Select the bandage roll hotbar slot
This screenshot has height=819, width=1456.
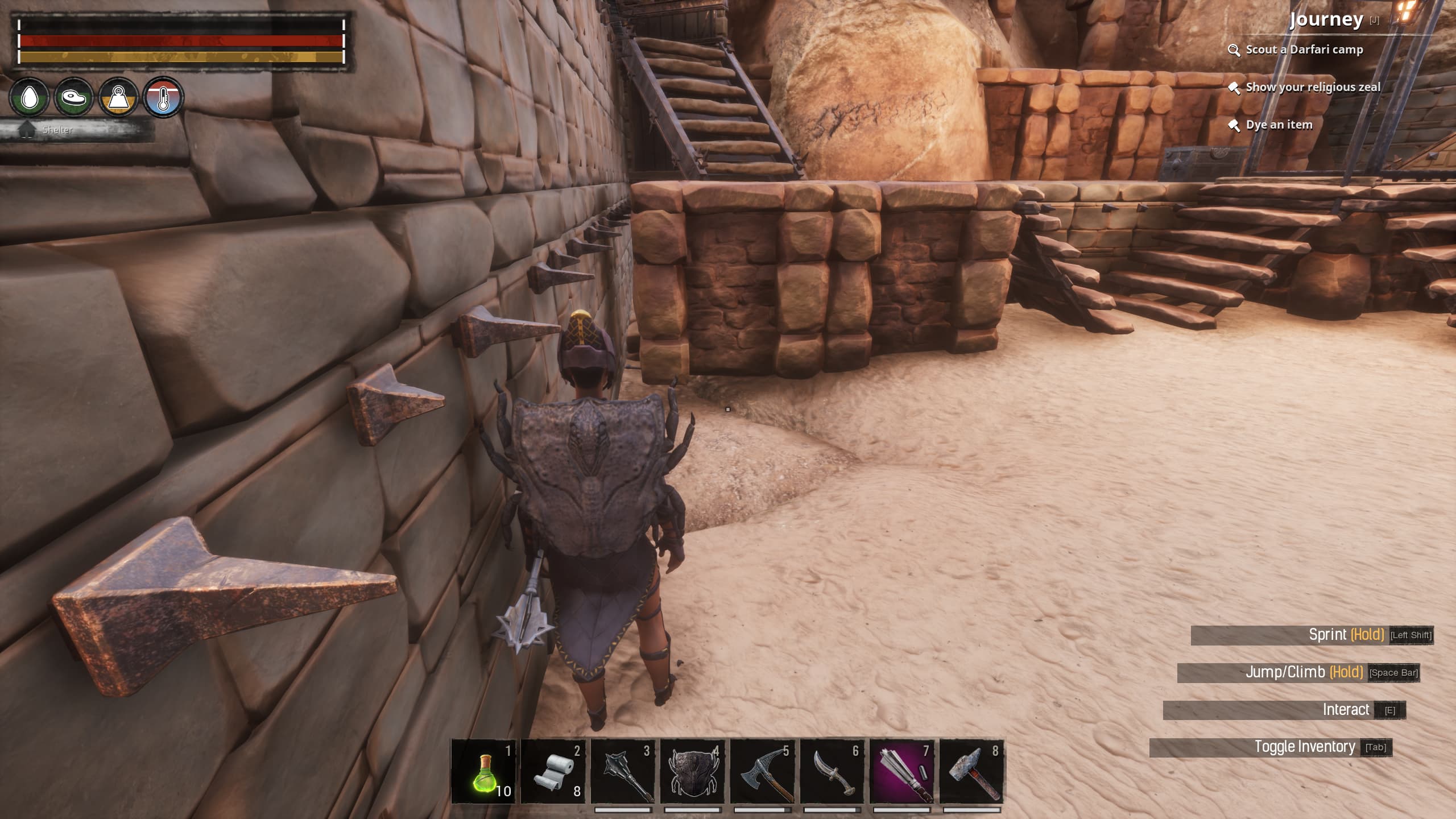coord(553,771)
